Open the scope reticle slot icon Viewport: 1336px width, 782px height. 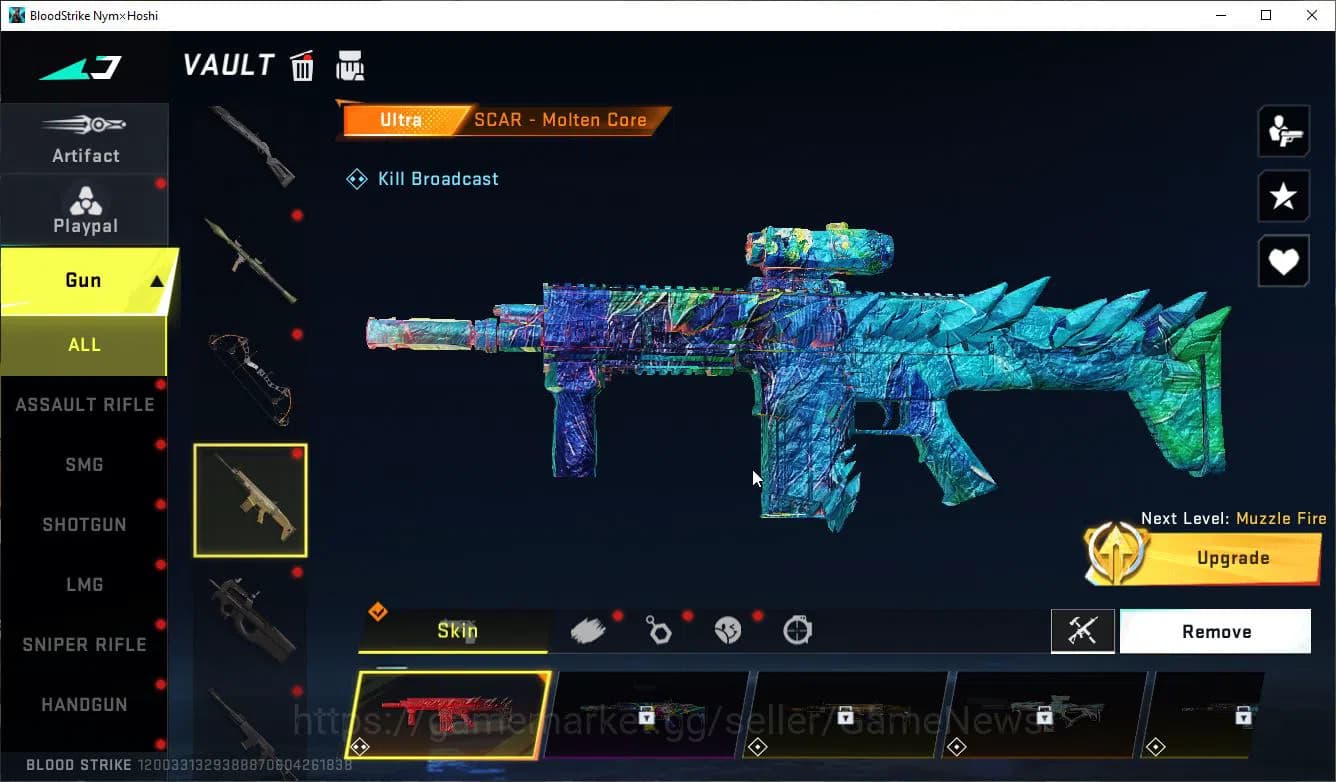[x=796, y=630]
